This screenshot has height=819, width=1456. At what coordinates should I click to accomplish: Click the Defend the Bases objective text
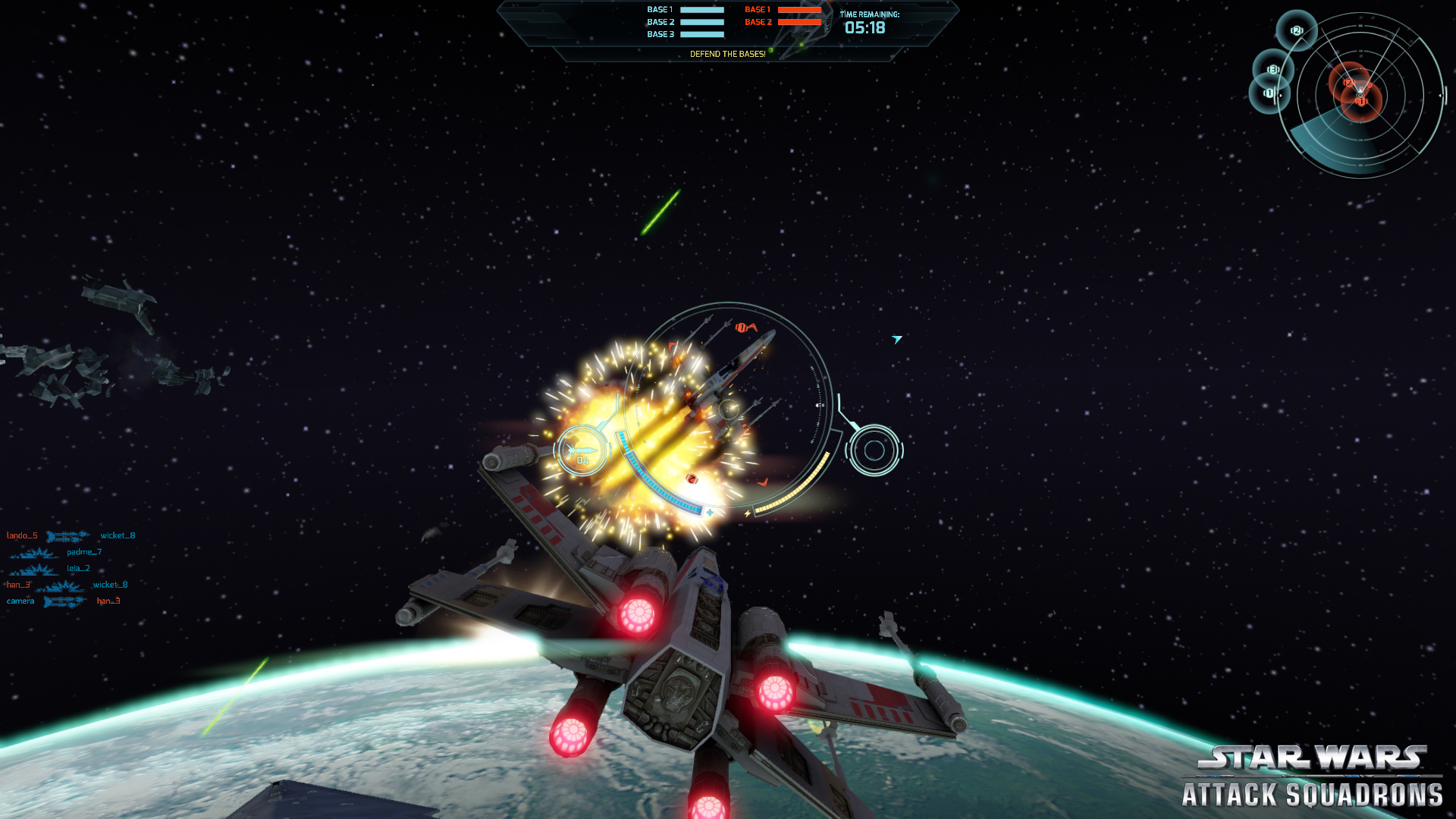(727, 55)
